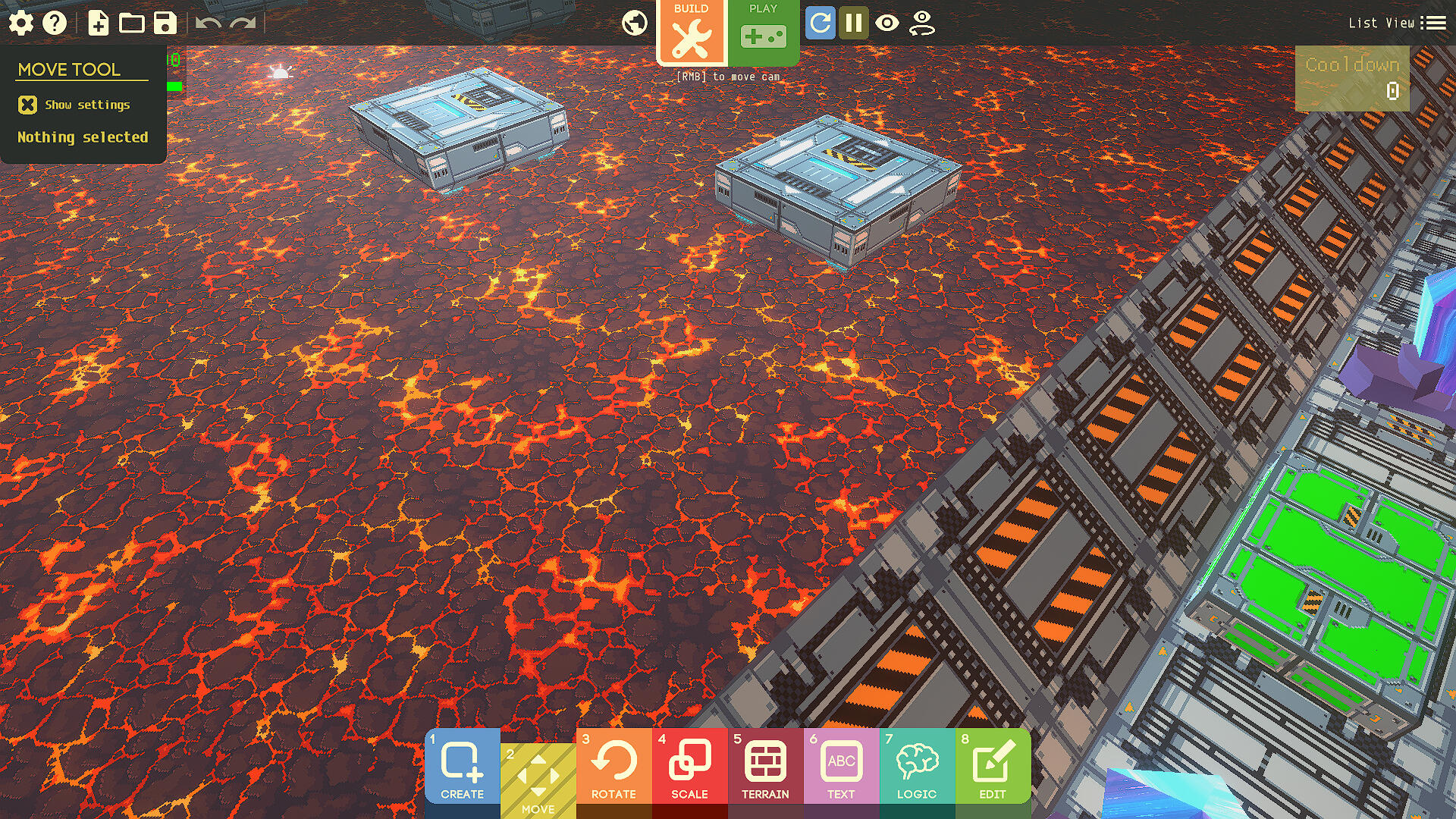Toggle the eye visibility icon
The height and width of the screenshot is (819, 1456).
[886, 23]
